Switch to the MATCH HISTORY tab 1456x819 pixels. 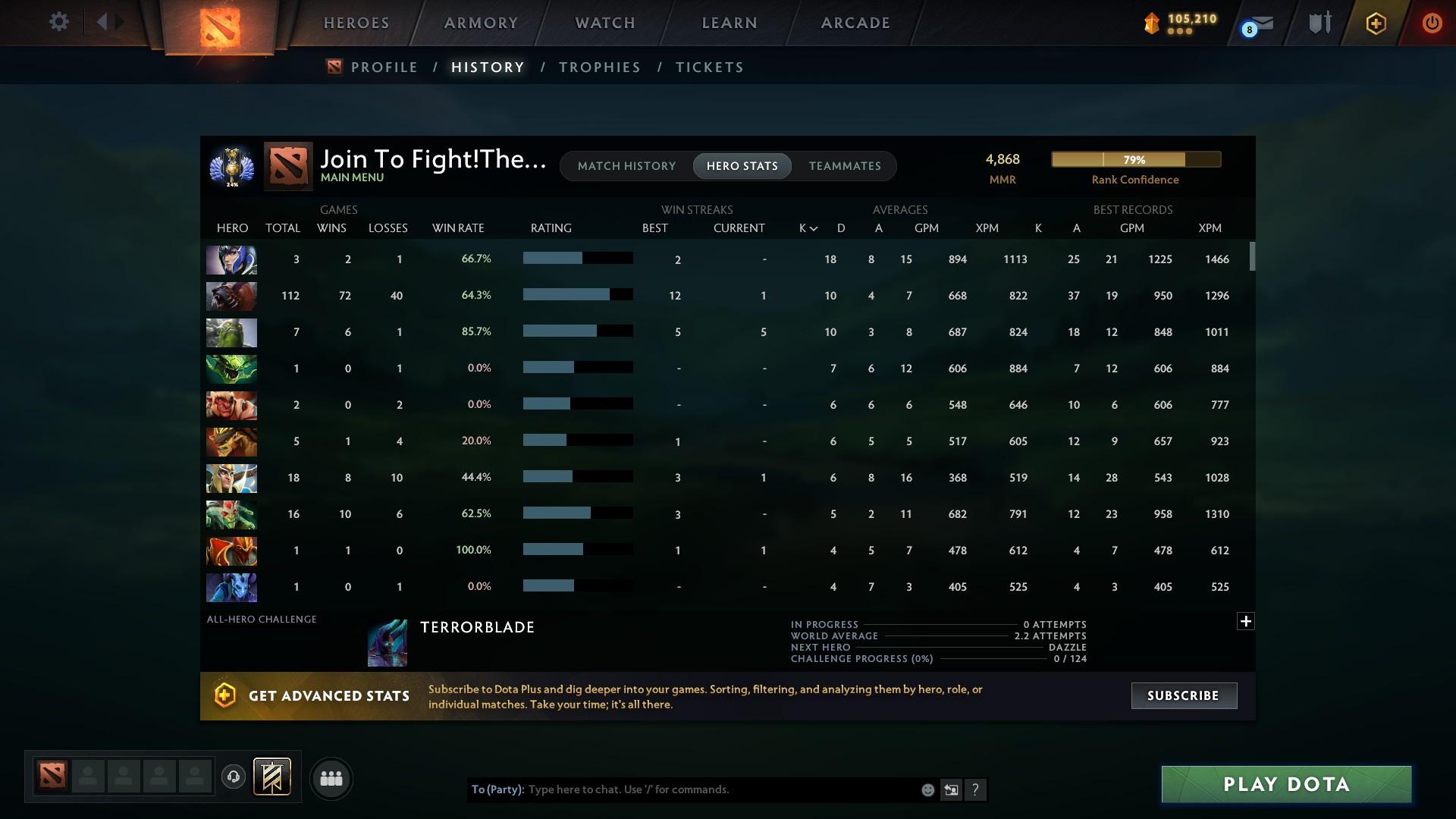(x=626, y=165)
